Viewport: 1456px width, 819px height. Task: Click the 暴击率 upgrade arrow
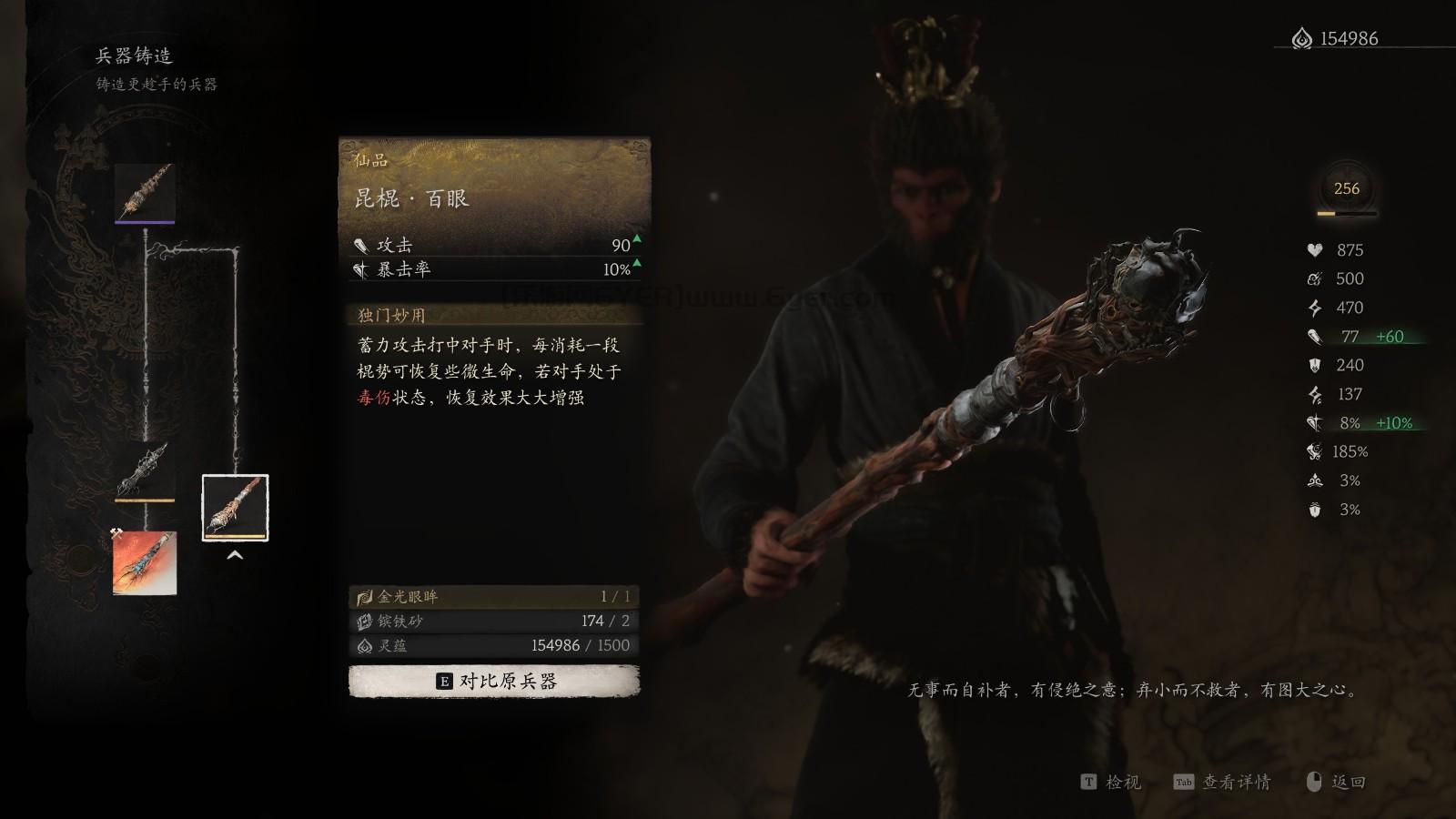[x=637, y=266]
